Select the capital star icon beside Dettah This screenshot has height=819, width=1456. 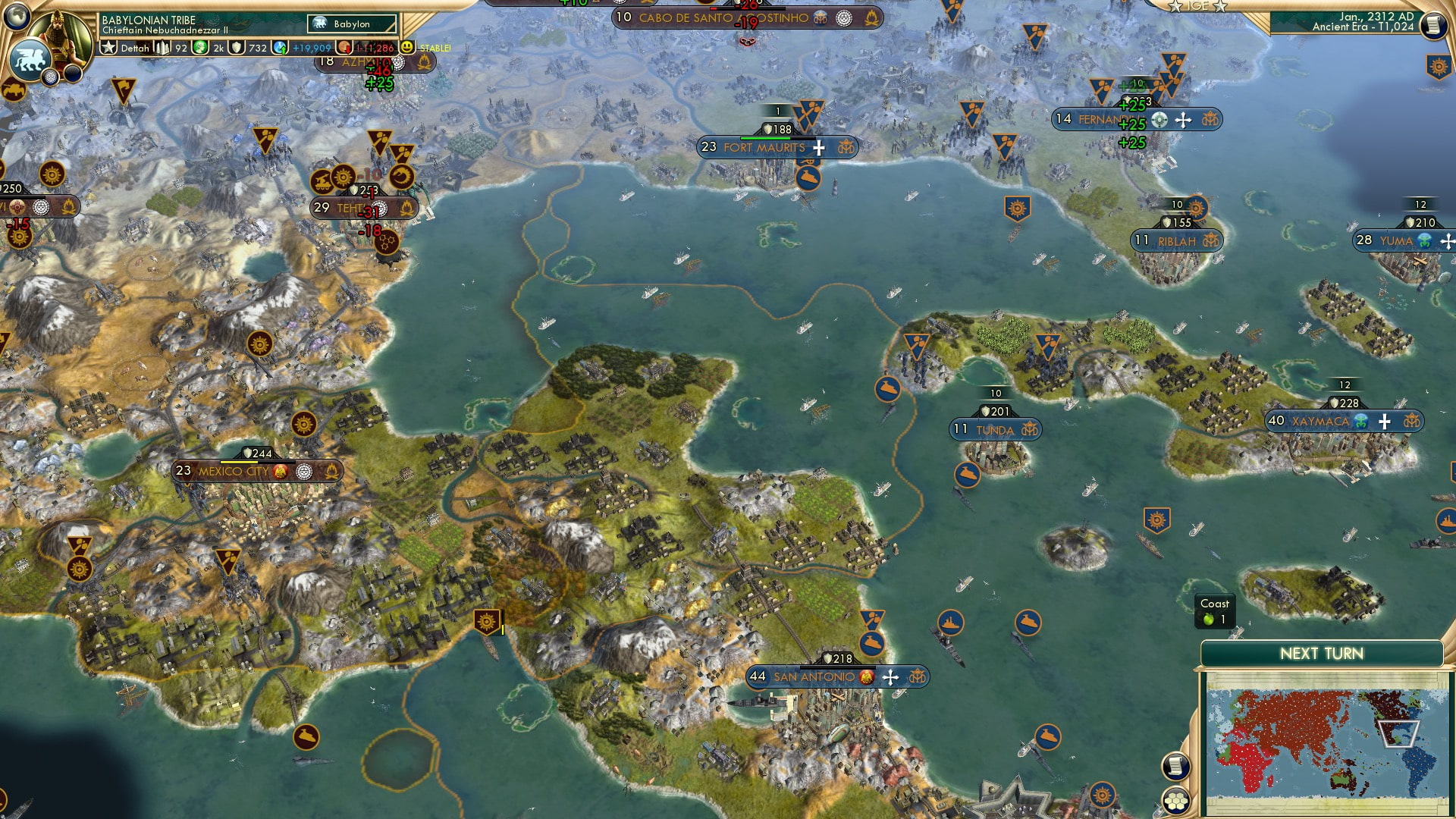[109, 48]
